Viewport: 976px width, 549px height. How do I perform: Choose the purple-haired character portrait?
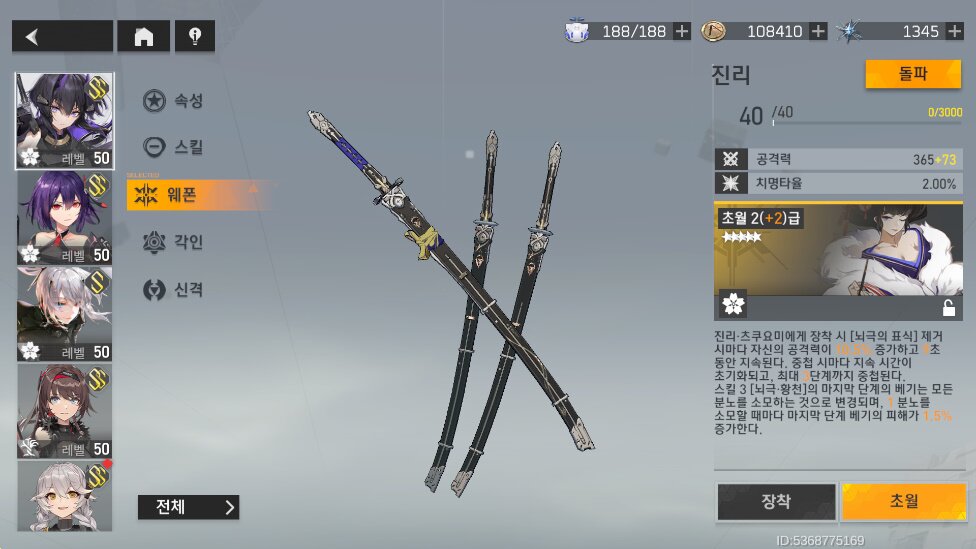pyautogui.click(x=65, y=217)
